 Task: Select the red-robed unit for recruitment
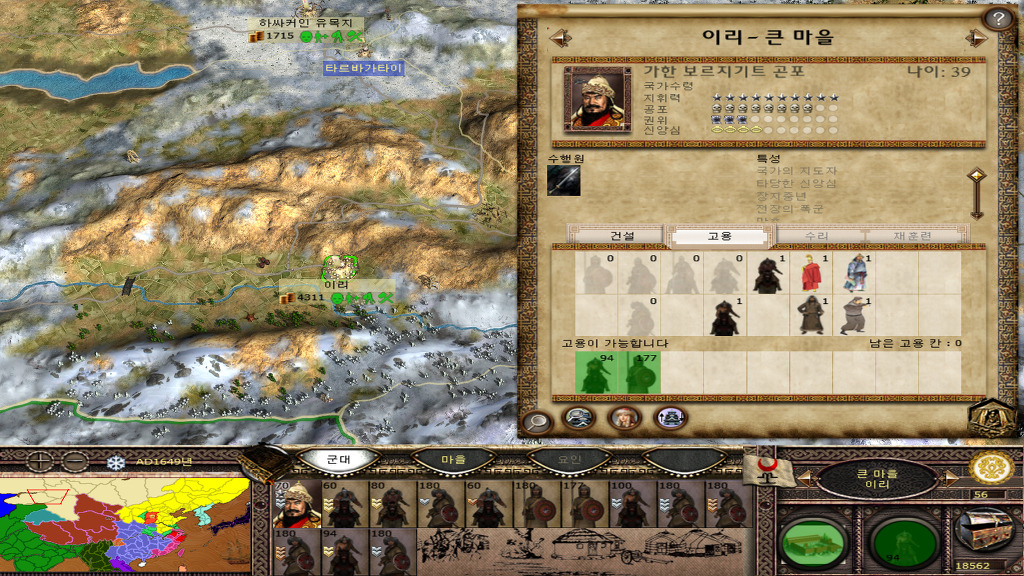(x=810, y=273)
